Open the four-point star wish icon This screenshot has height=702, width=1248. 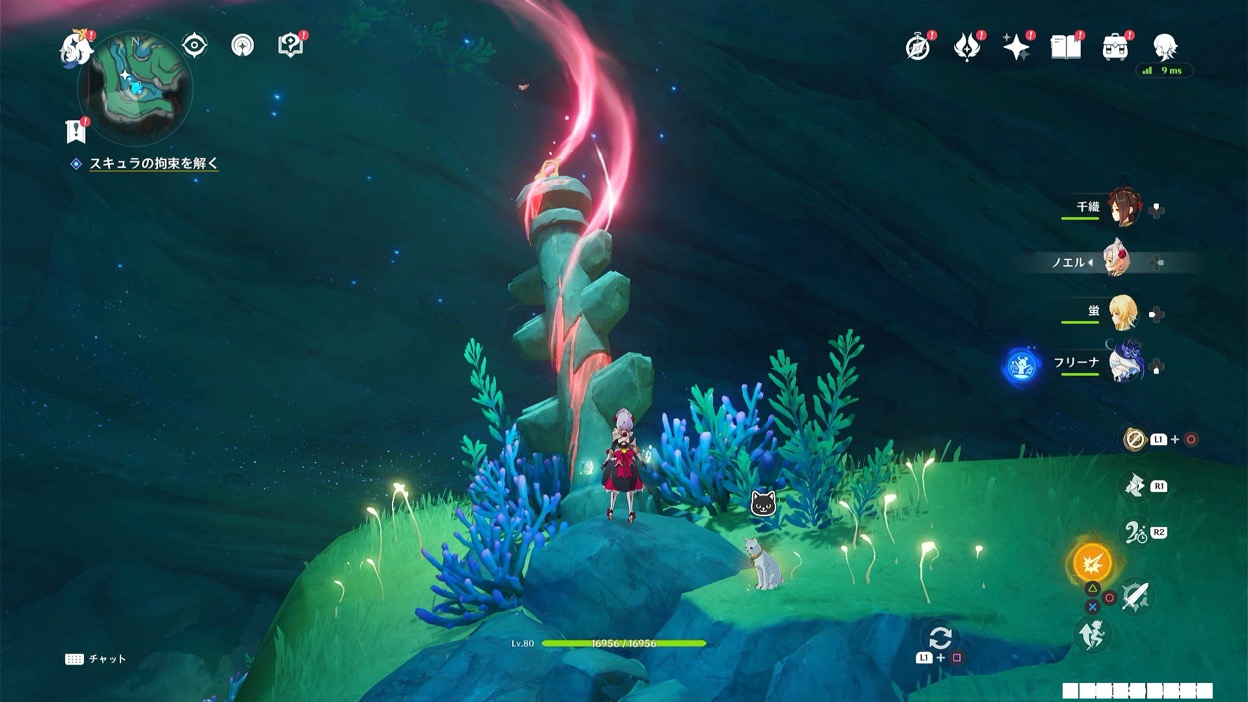(1016, 47)
